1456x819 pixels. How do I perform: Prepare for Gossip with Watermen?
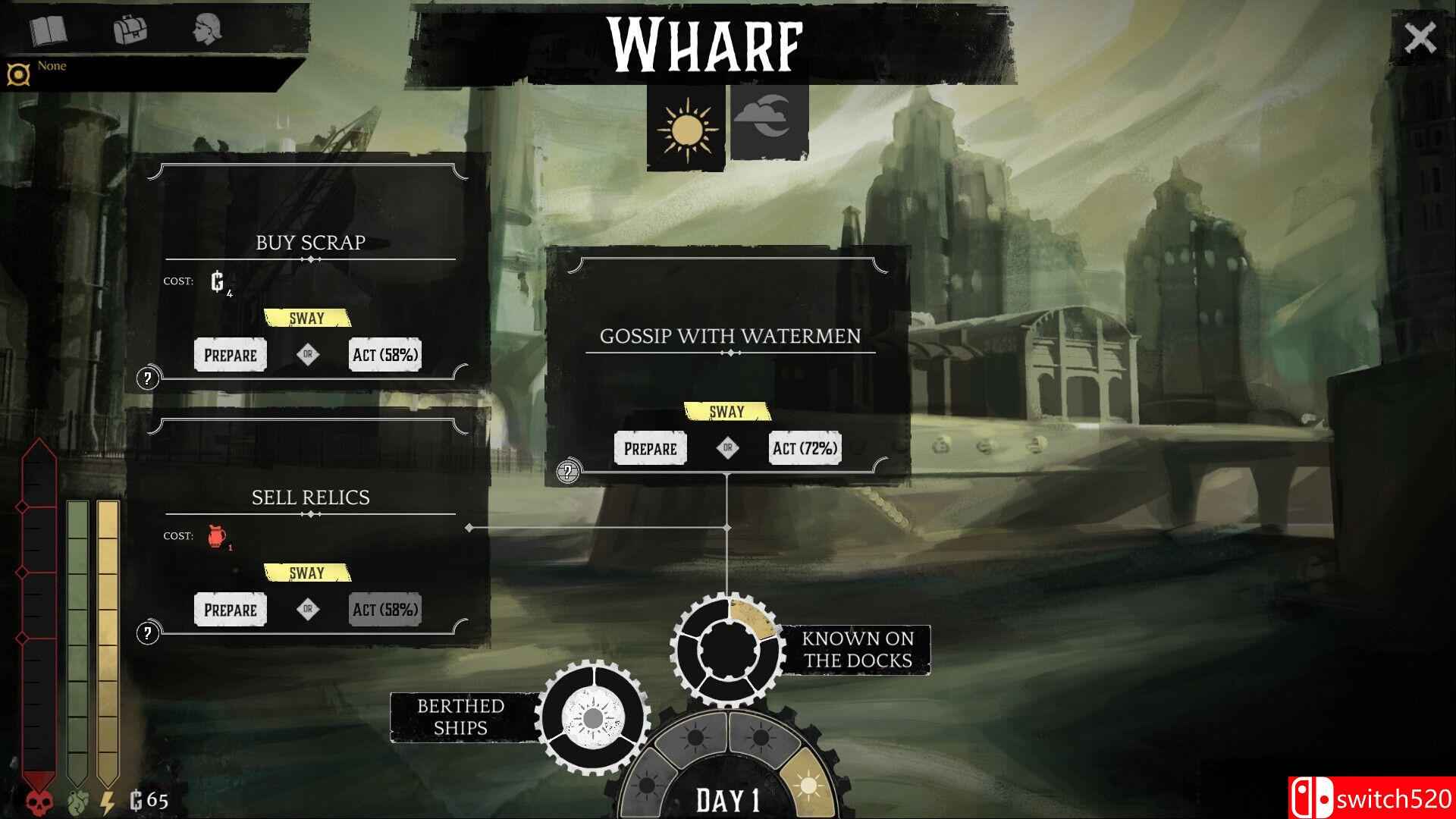[x=650, y=448]
